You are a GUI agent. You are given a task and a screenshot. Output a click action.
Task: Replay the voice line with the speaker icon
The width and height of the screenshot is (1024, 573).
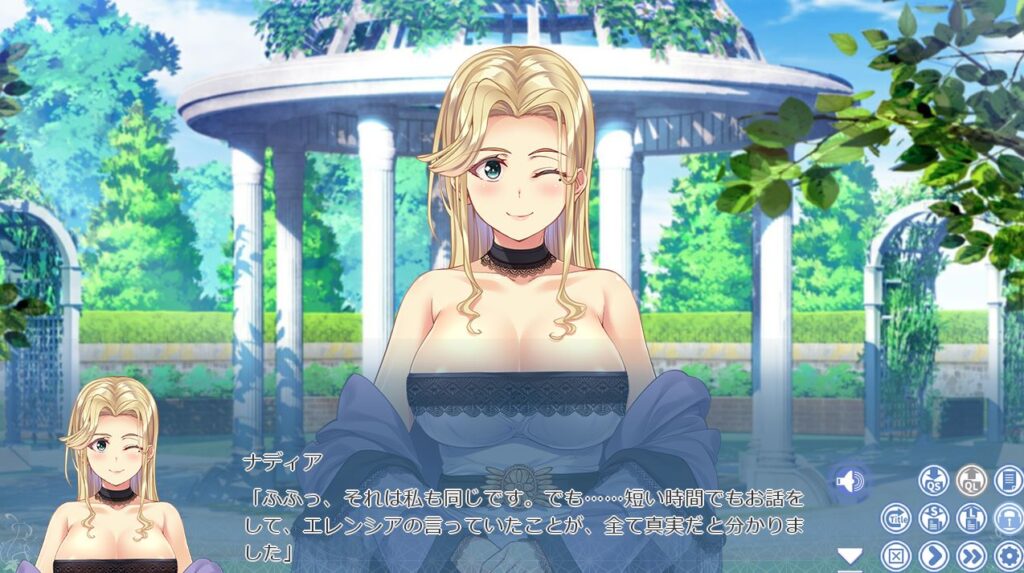[848, 482]
